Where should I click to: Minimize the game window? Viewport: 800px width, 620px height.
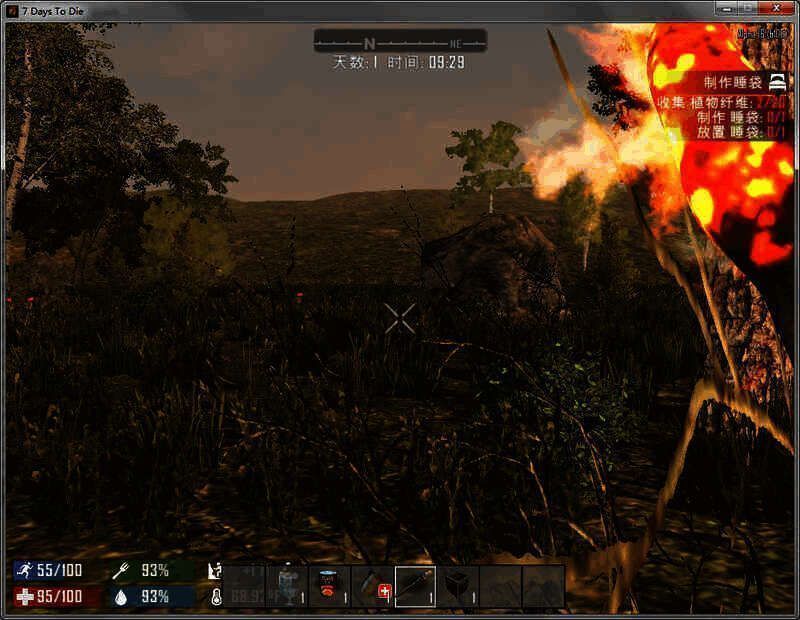tap(726, 9)
